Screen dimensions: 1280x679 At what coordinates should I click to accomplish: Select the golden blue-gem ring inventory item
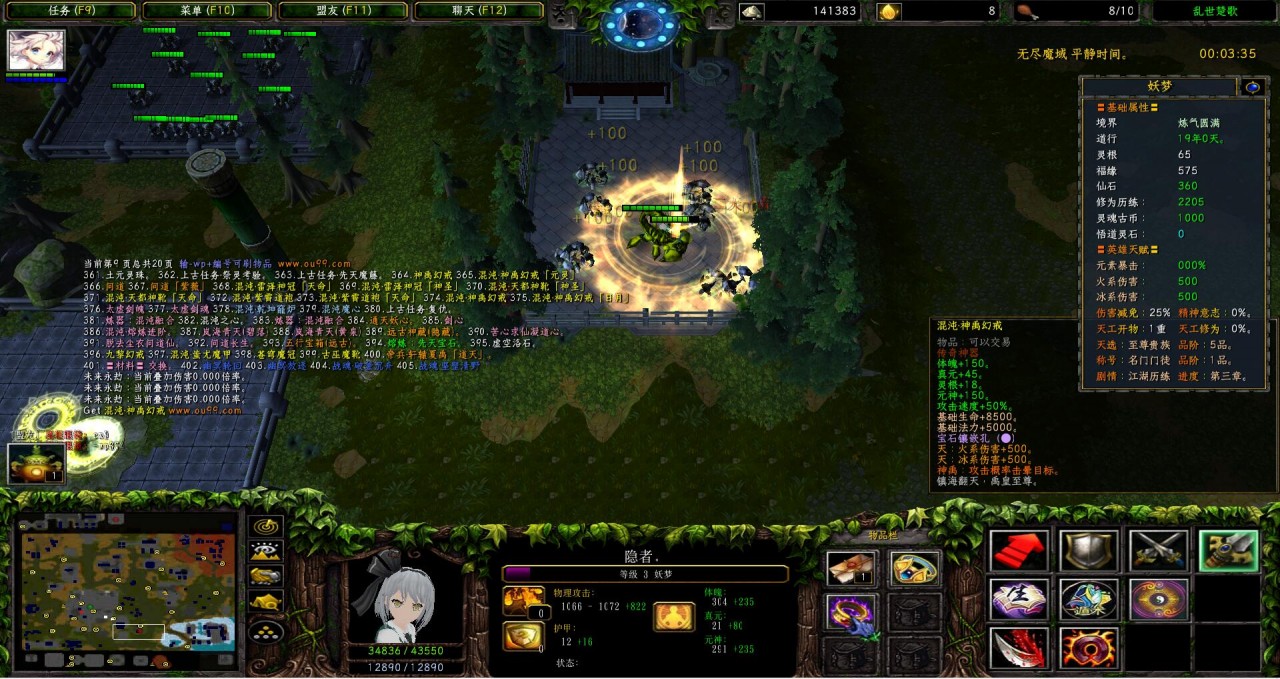915,569
